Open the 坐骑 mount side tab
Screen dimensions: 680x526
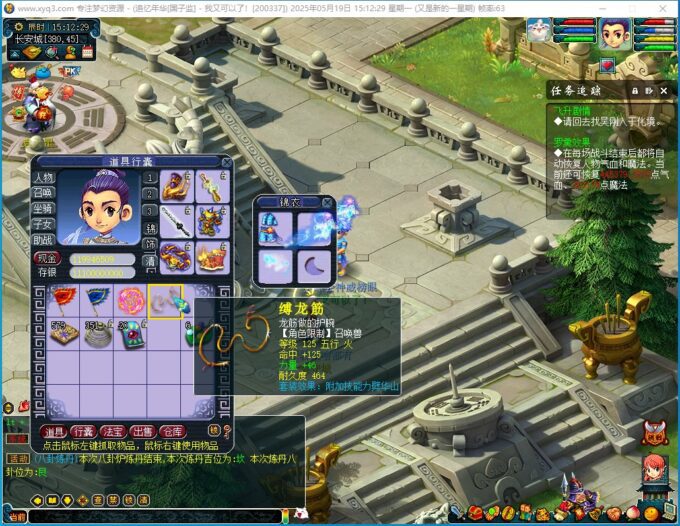coord(43,209)
